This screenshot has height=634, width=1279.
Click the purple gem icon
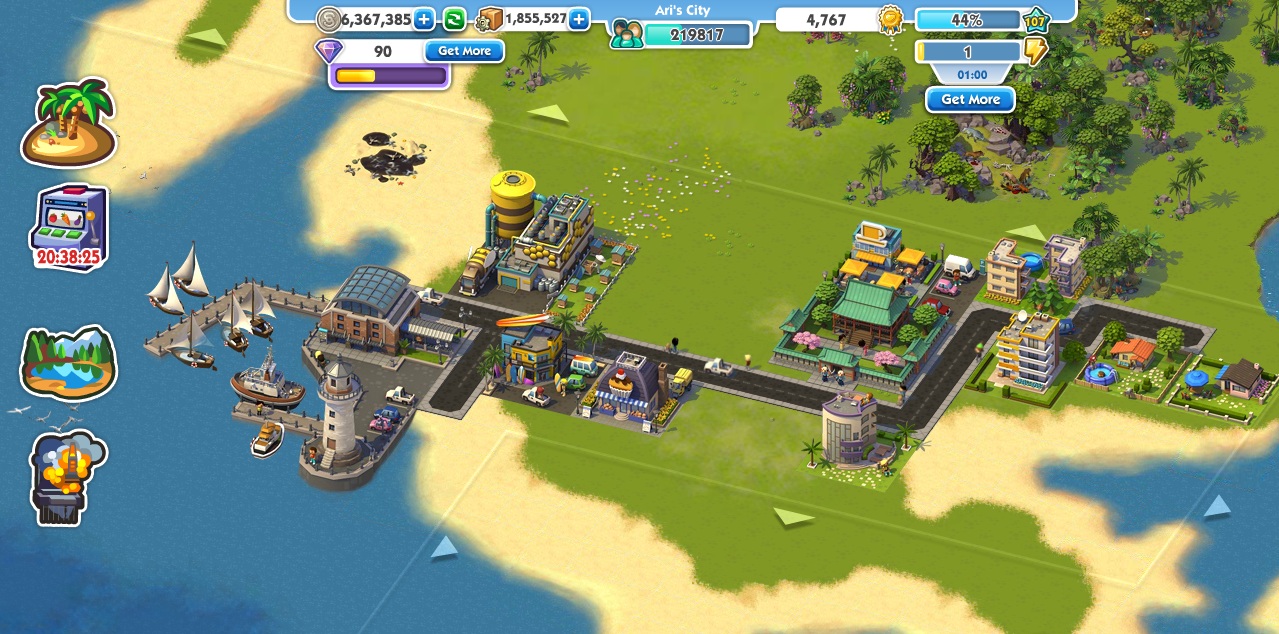(x=329, y=51)
